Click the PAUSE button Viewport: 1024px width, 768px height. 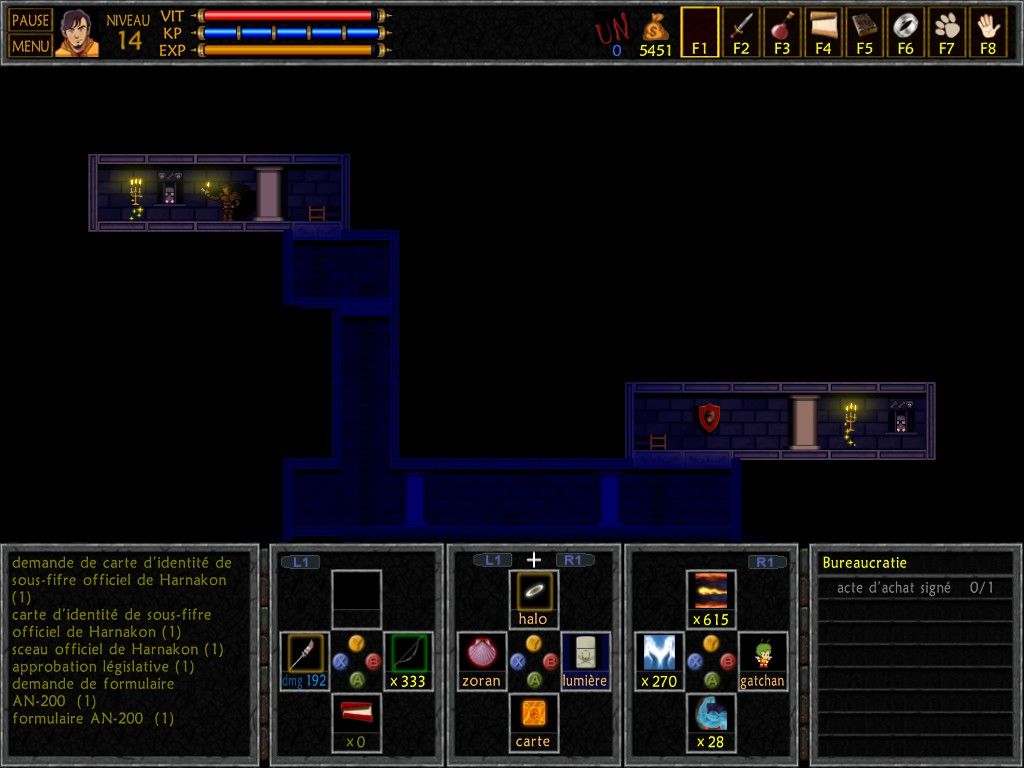pyautogui.click(x=31, y=20)
